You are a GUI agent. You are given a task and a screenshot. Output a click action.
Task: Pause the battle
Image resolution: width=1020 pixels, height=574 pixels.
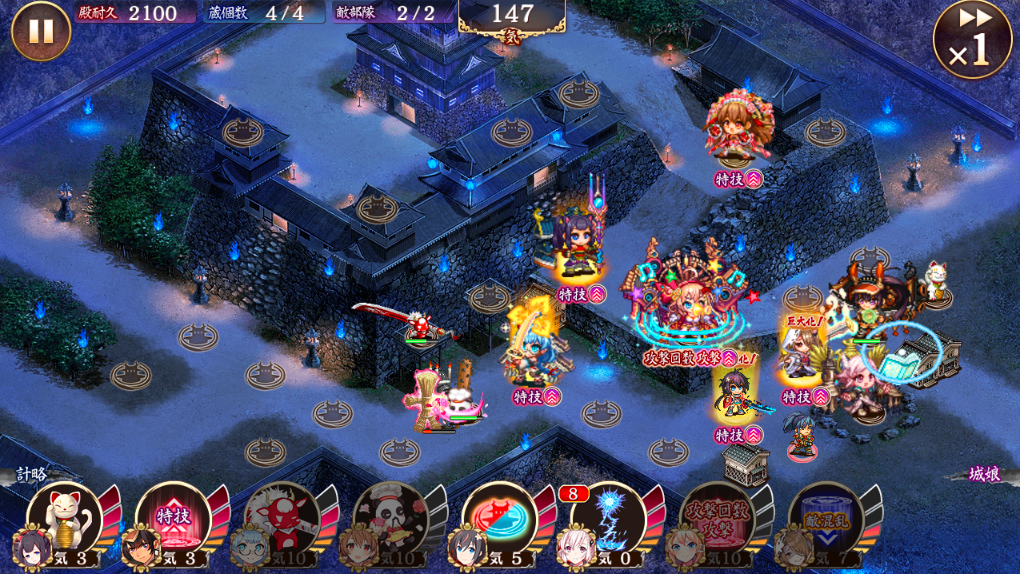[x=40, y=31]
